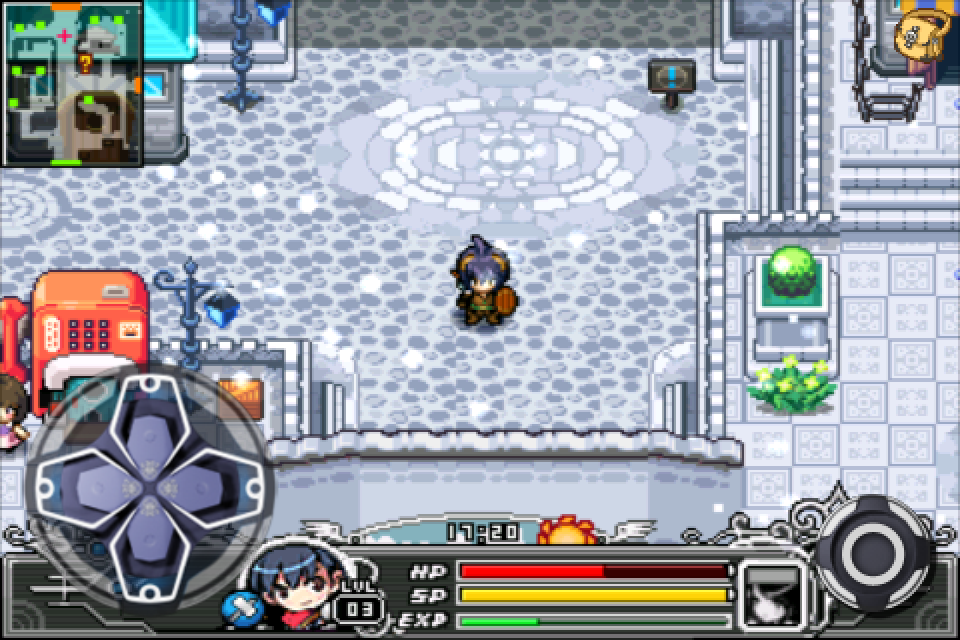960x640 pixels.
Task: Tap the blue round icon beside portrait
Action: (x=243, y=608)
